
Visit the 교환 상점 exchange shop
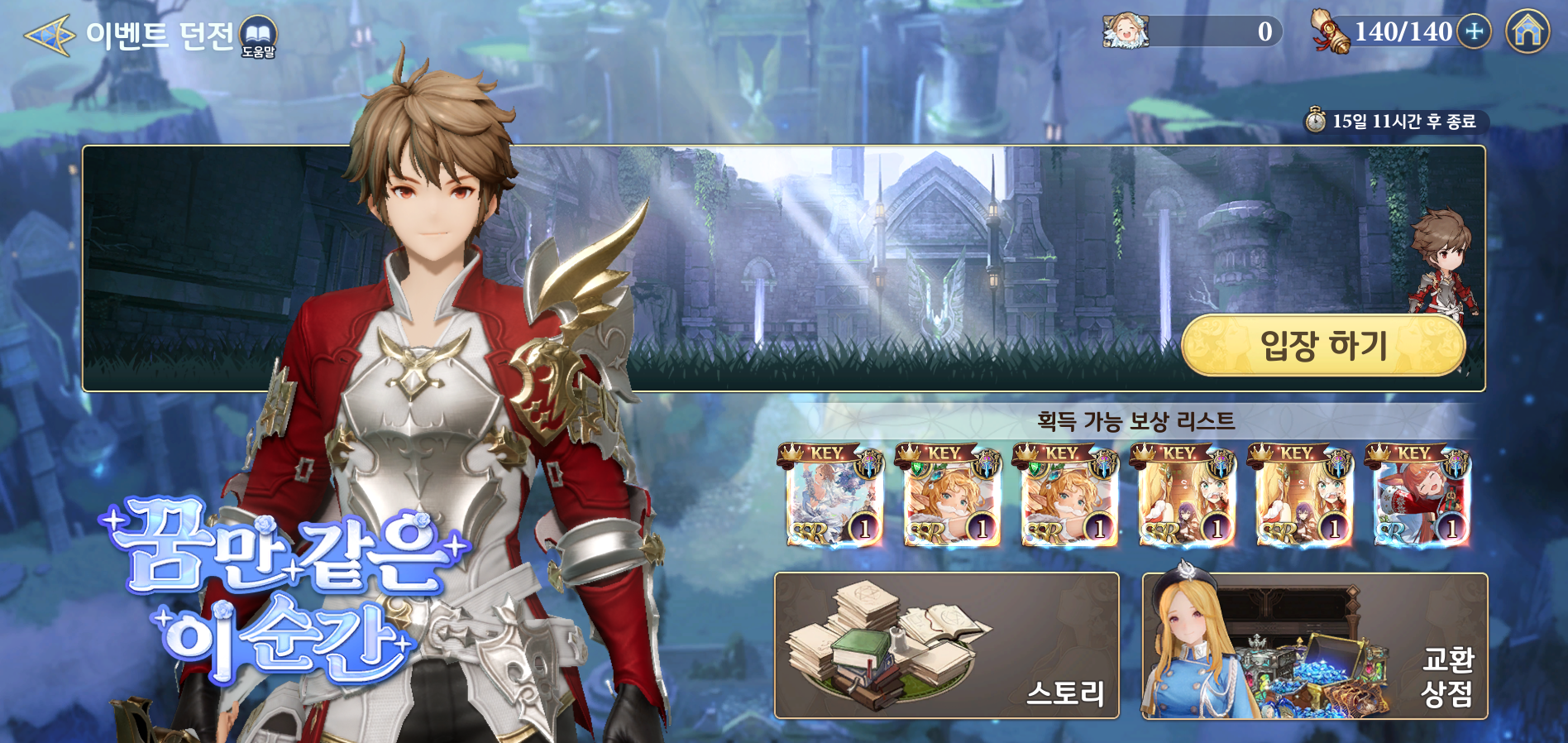tap(1314, 645)
